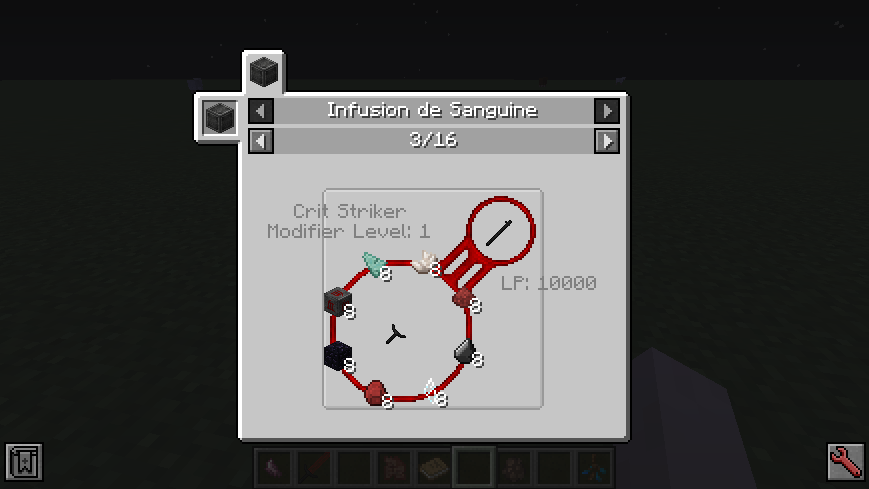Select the white feather-like ingredient
This screenshot has width=869, height=489.
(427, 263)
